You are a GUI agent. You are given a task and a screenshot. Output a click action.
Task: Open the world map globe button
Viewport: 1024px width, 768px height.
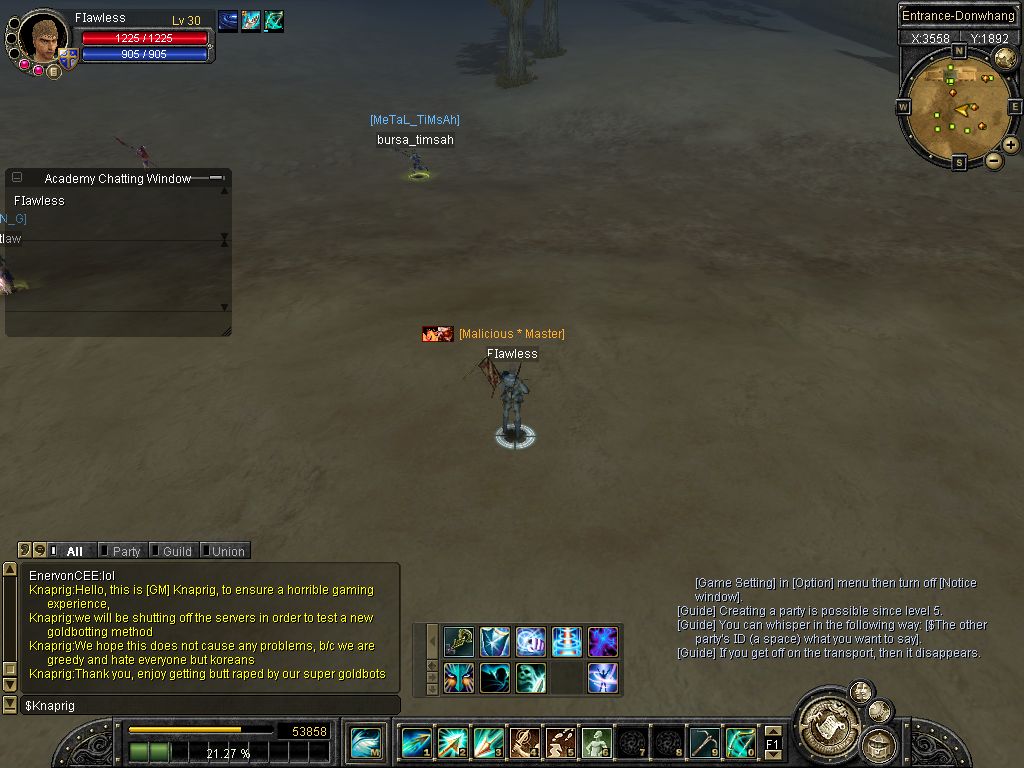1005,59
